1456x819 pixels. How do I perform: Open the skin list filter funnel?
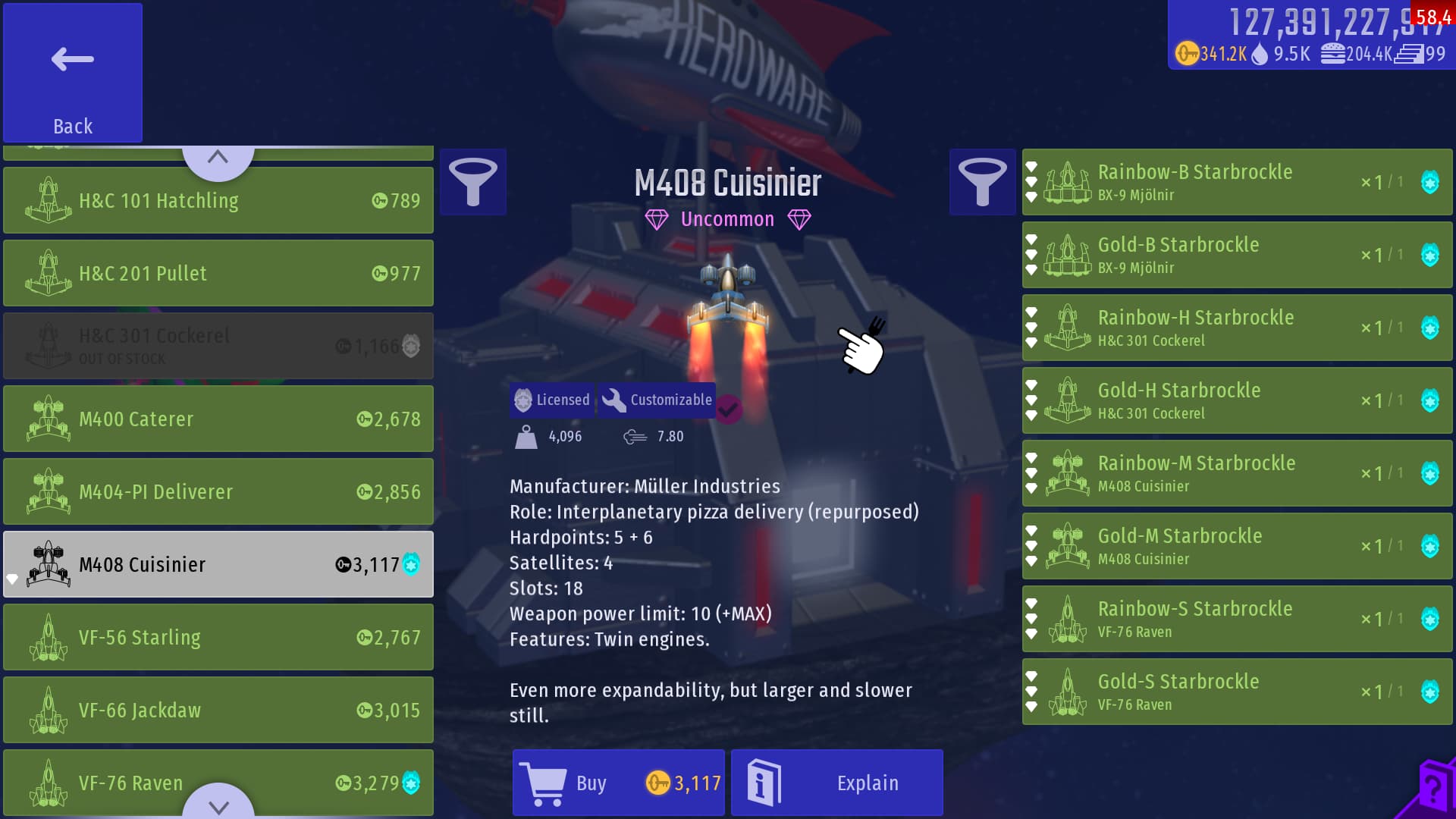982,182
